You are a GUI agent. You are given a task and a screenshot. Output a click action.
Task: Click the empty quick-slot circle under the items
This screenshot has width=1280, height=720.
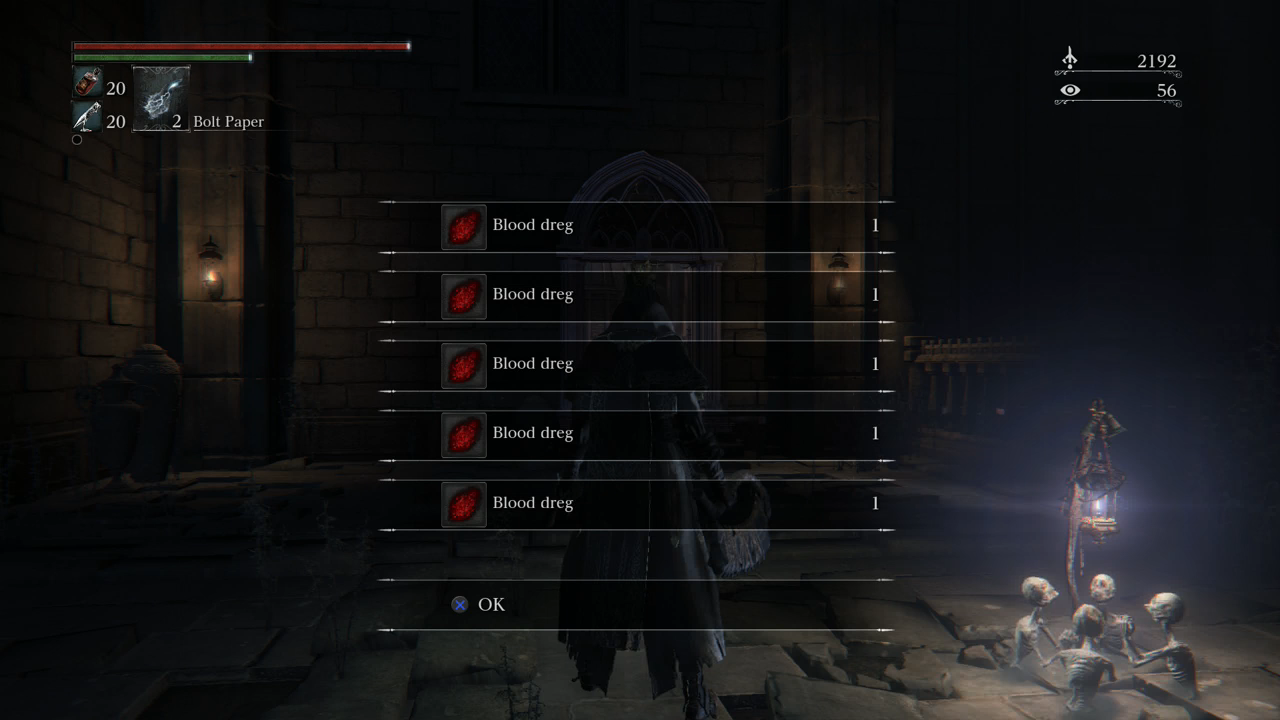(x=77, y=139)
